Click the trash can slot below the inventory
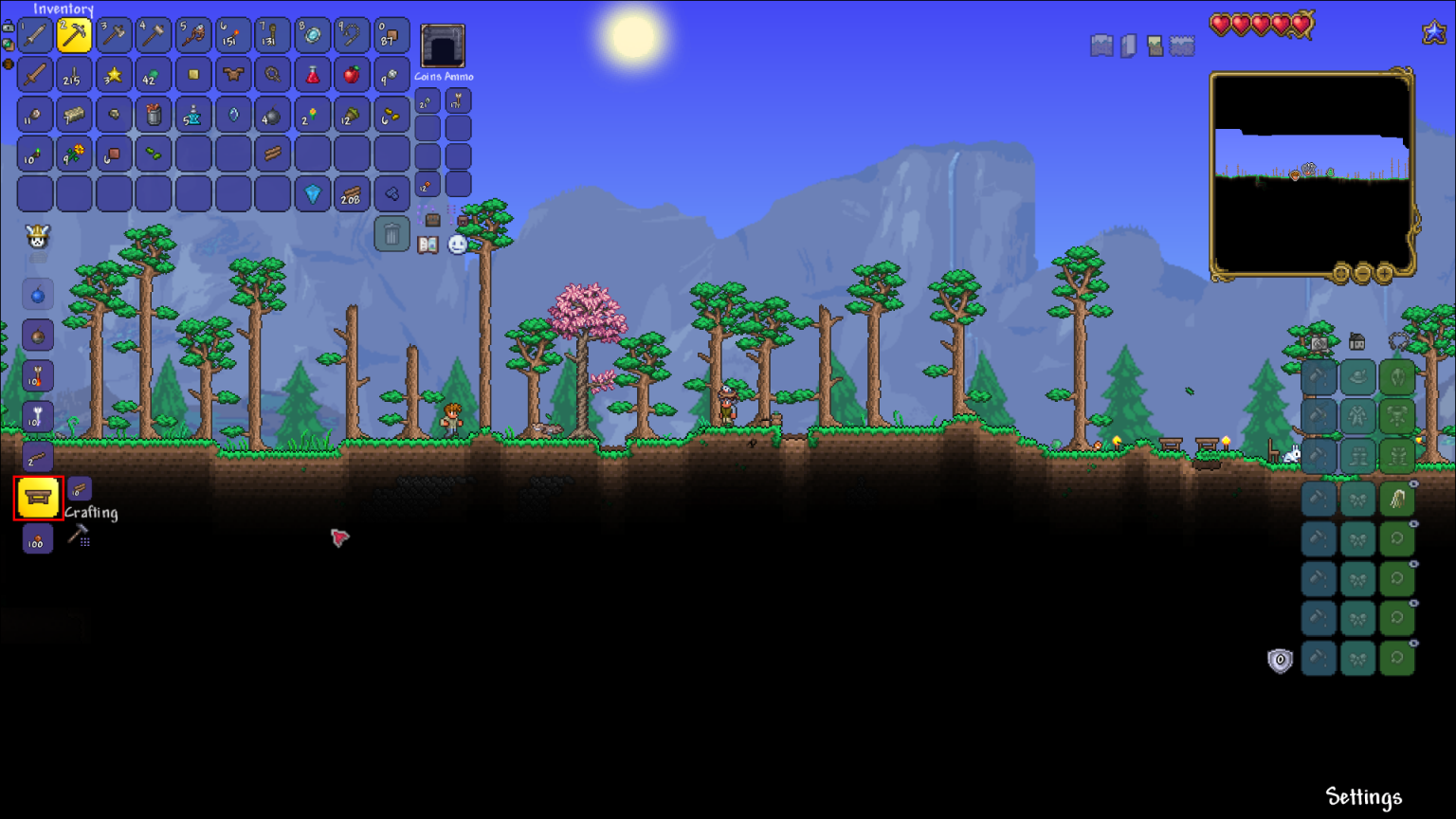Viewport: 1456px width, 819px height. click(394, 233)
